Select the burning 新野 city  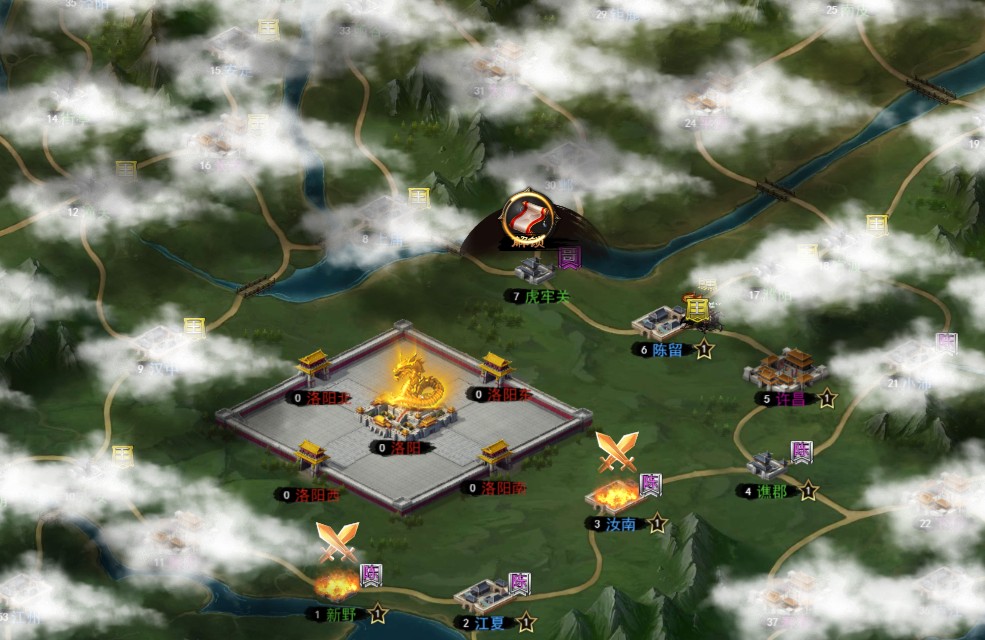(336, 585)
